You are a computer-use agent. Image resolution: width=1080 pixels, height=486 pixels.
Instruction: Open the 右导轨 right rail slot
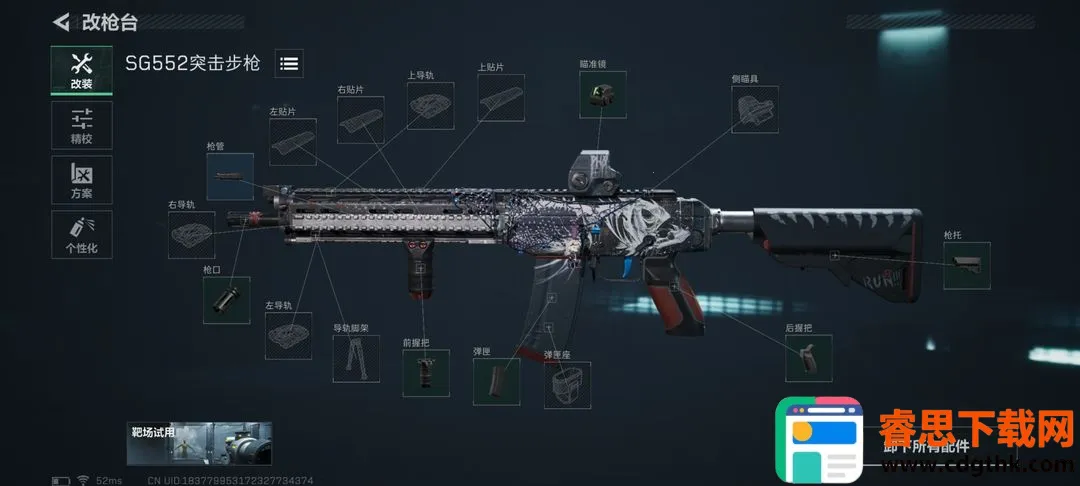tap(191, 235)
